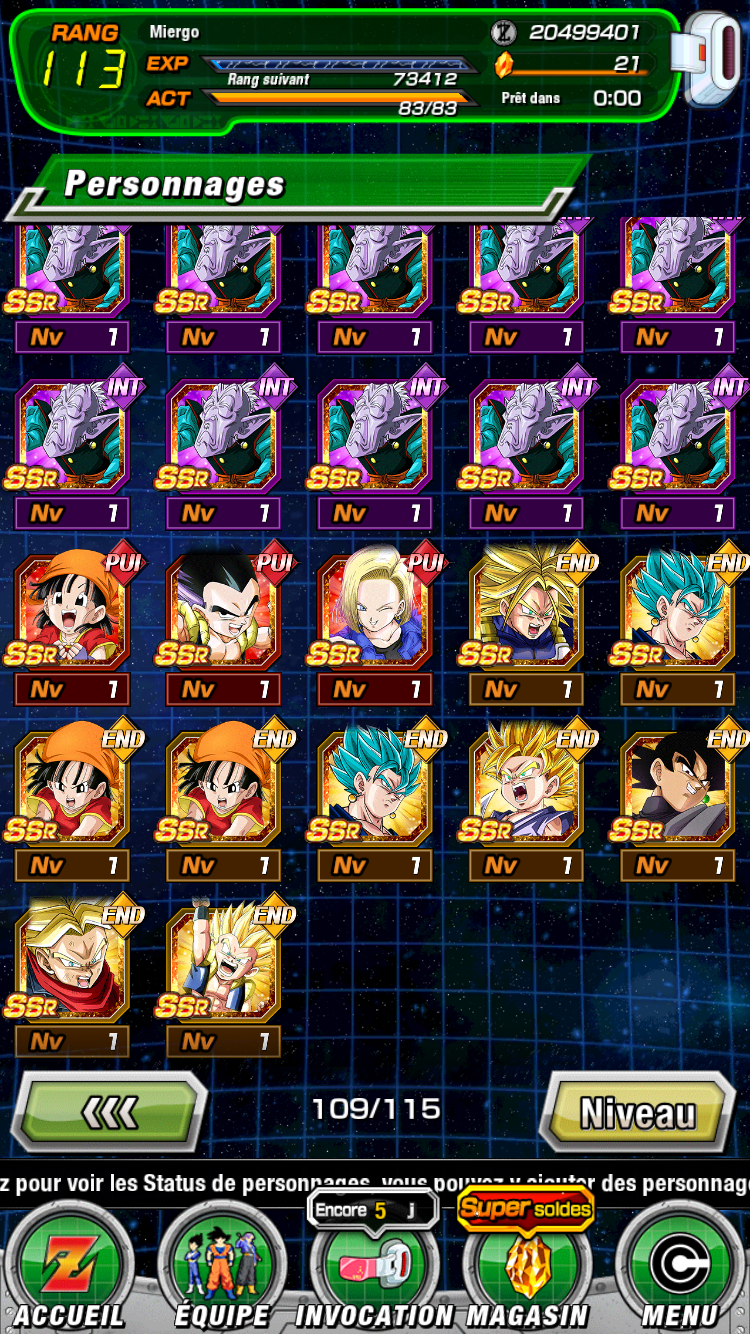The width and height of the screenshot is (750, 1334).
Task: Pick the Goku Black character card
Action: 678,786
